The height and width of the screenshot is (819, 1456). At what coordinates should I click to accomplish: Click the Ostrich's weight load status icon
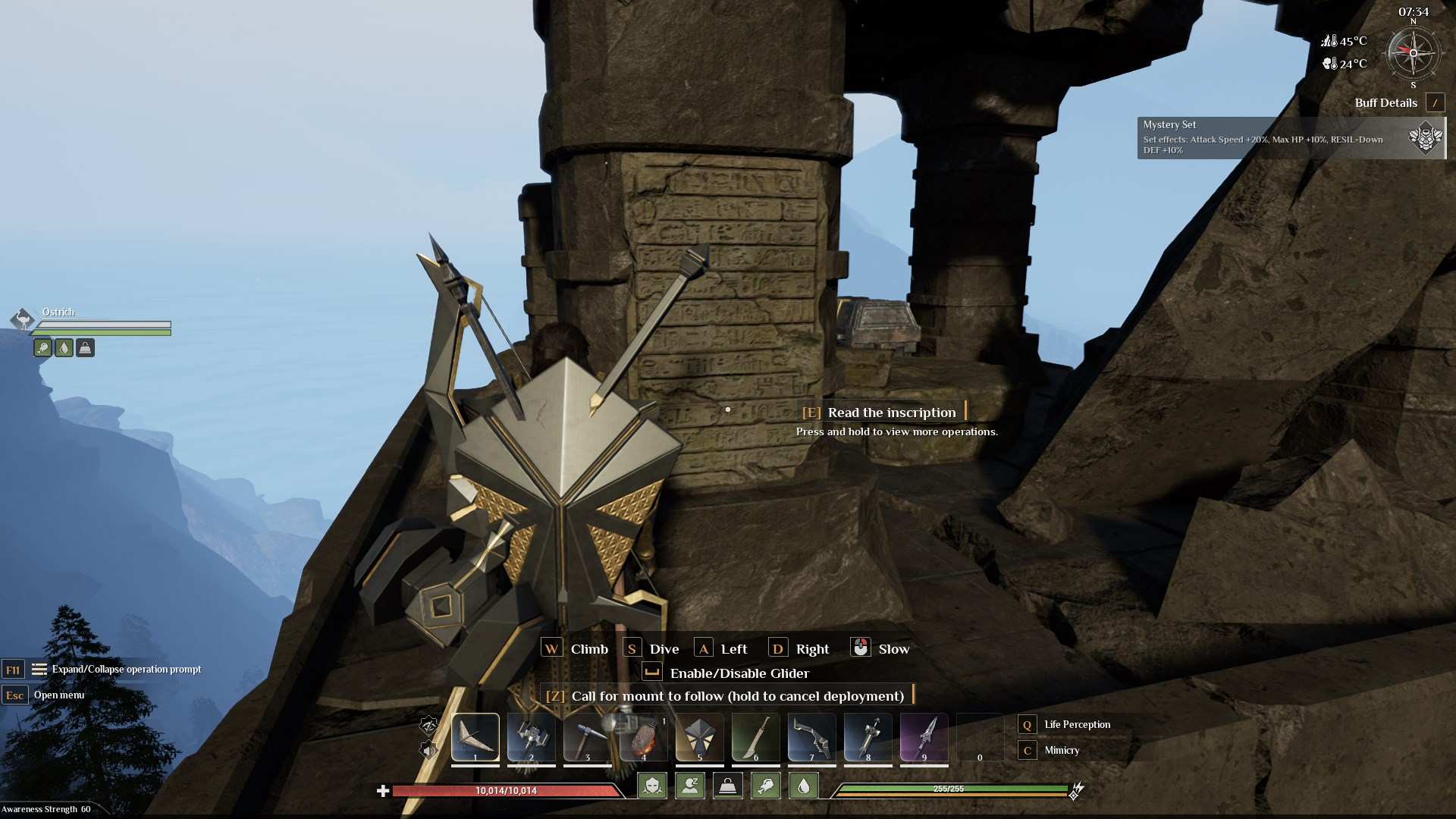coord(85,348)
